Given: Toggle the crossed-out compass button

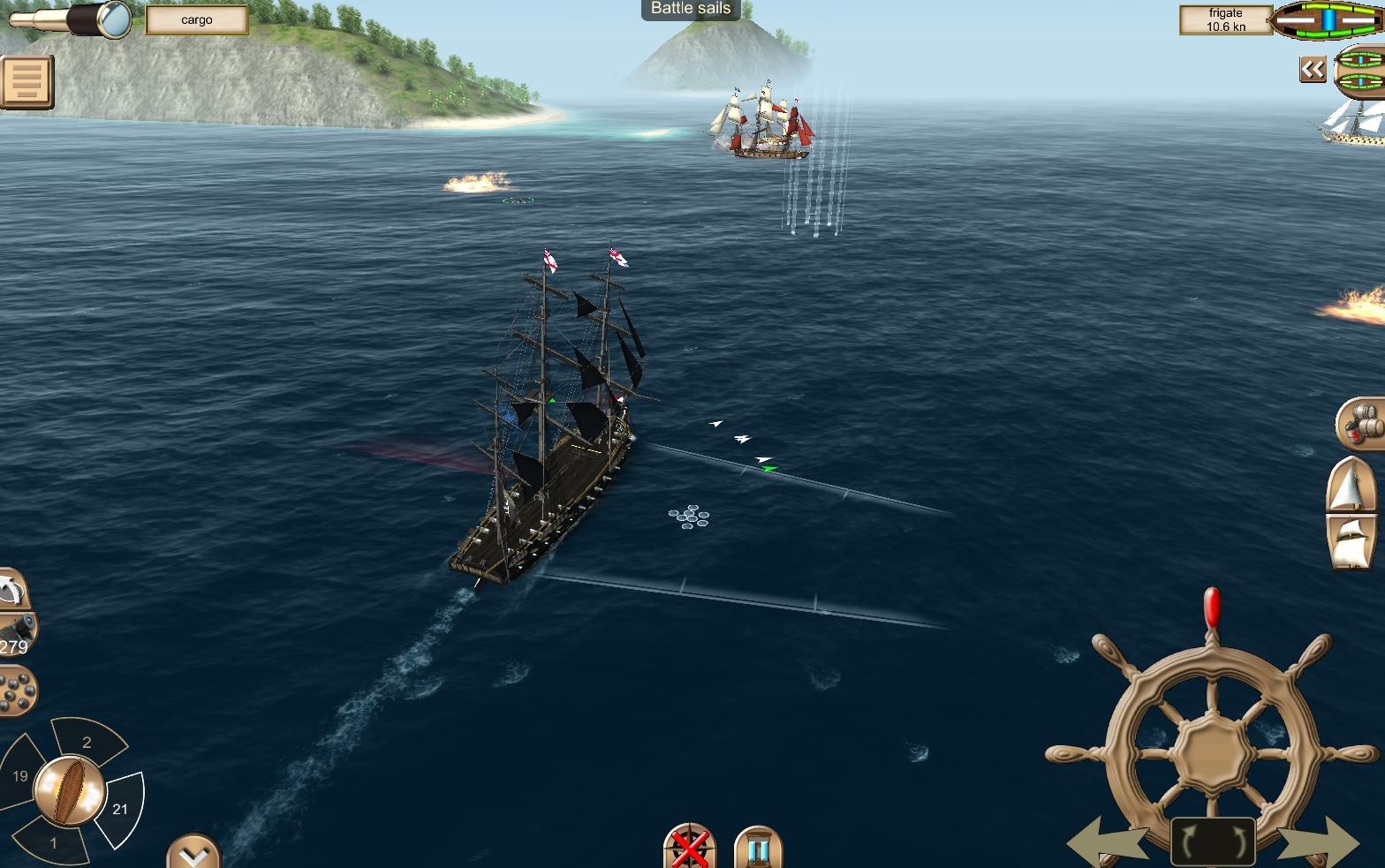Looking at the screenshot, I should point(690,849).
